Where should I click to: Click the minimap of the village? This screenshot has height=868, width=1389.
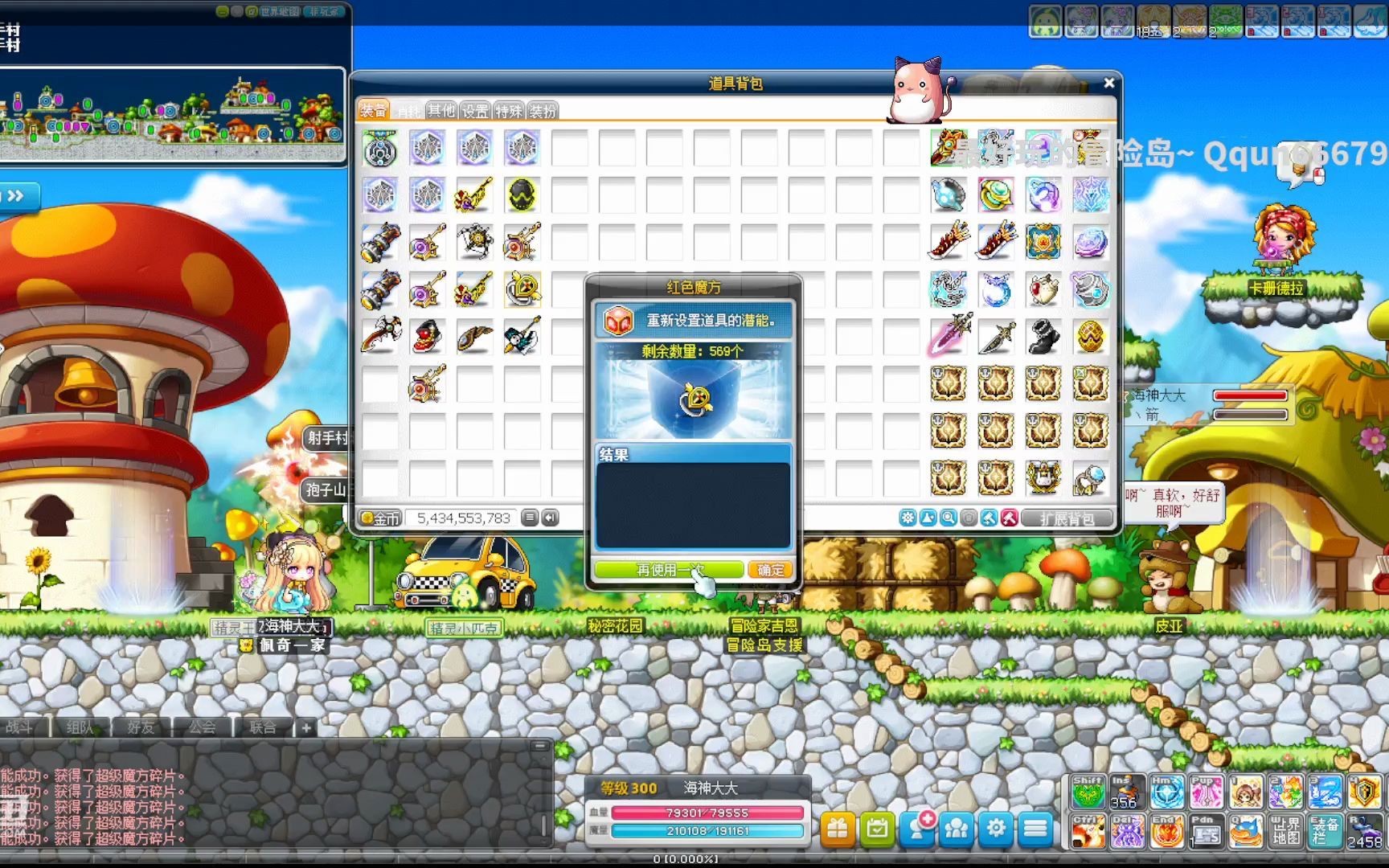click(172, 117)
